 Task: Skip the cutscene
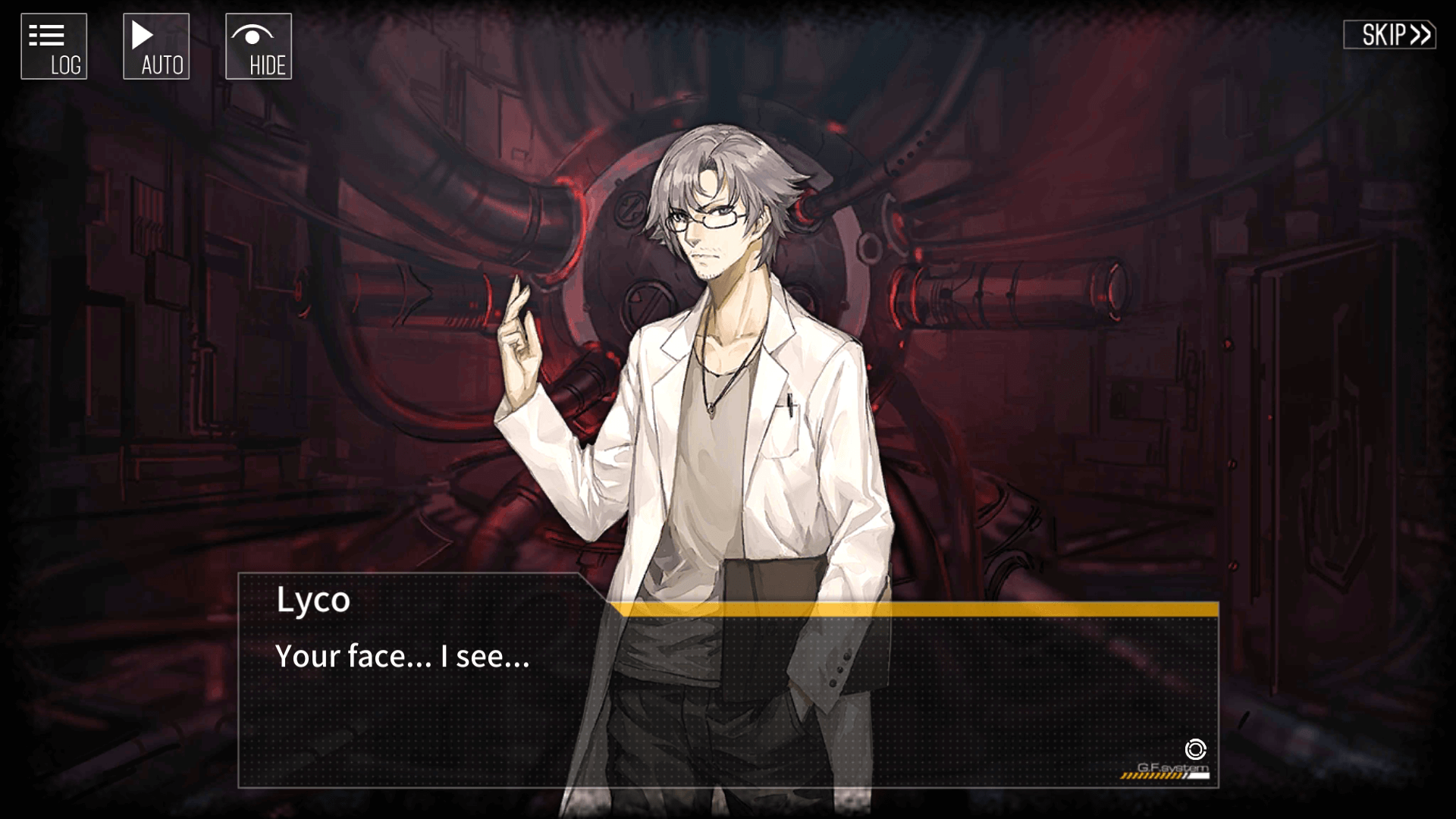[x=1389, y=35]
